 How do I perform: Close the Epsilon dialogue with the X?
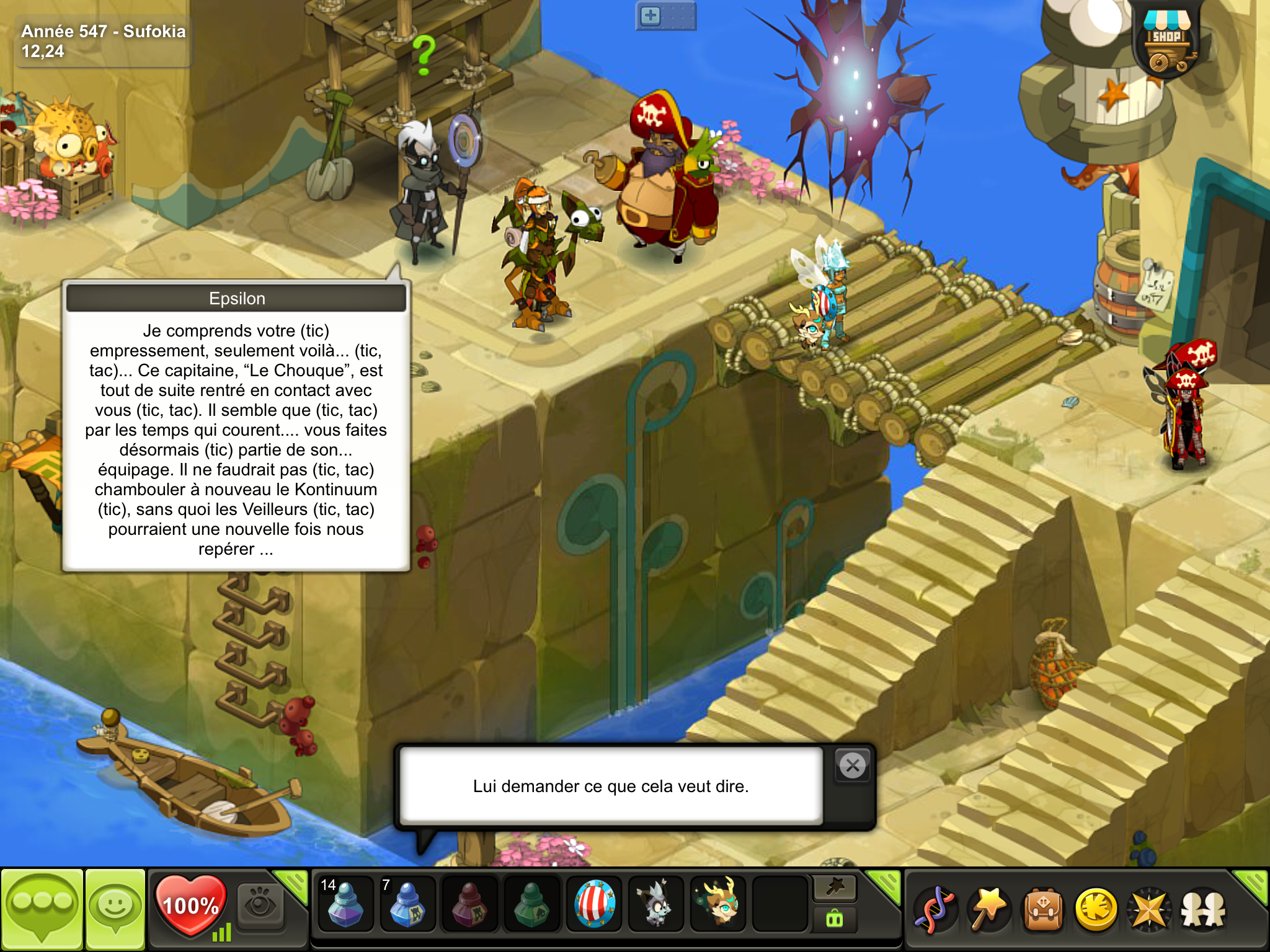[x=853, y=766]
